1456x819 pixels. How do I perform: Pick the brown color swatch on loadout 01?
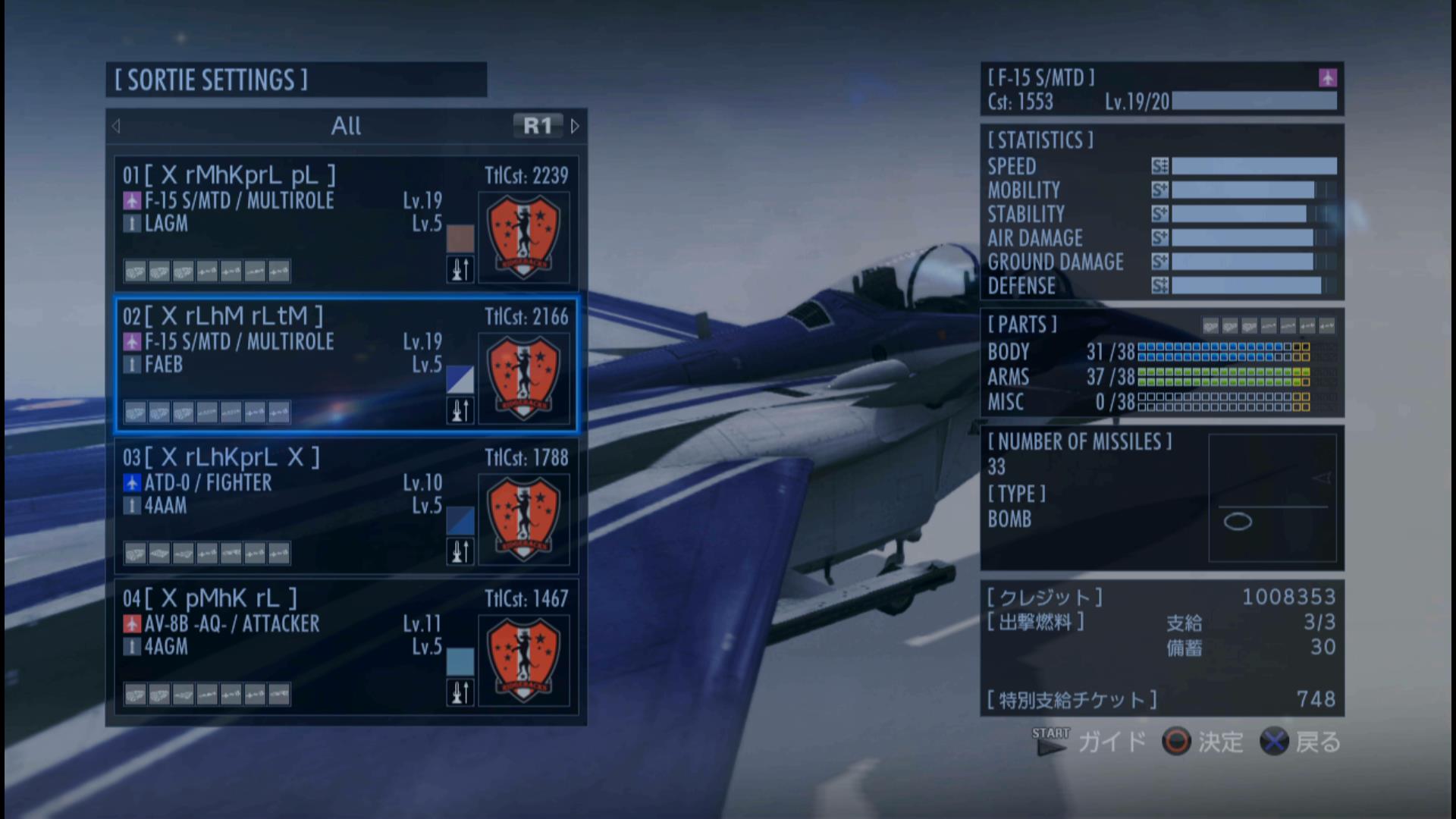[x=460, y=237]
